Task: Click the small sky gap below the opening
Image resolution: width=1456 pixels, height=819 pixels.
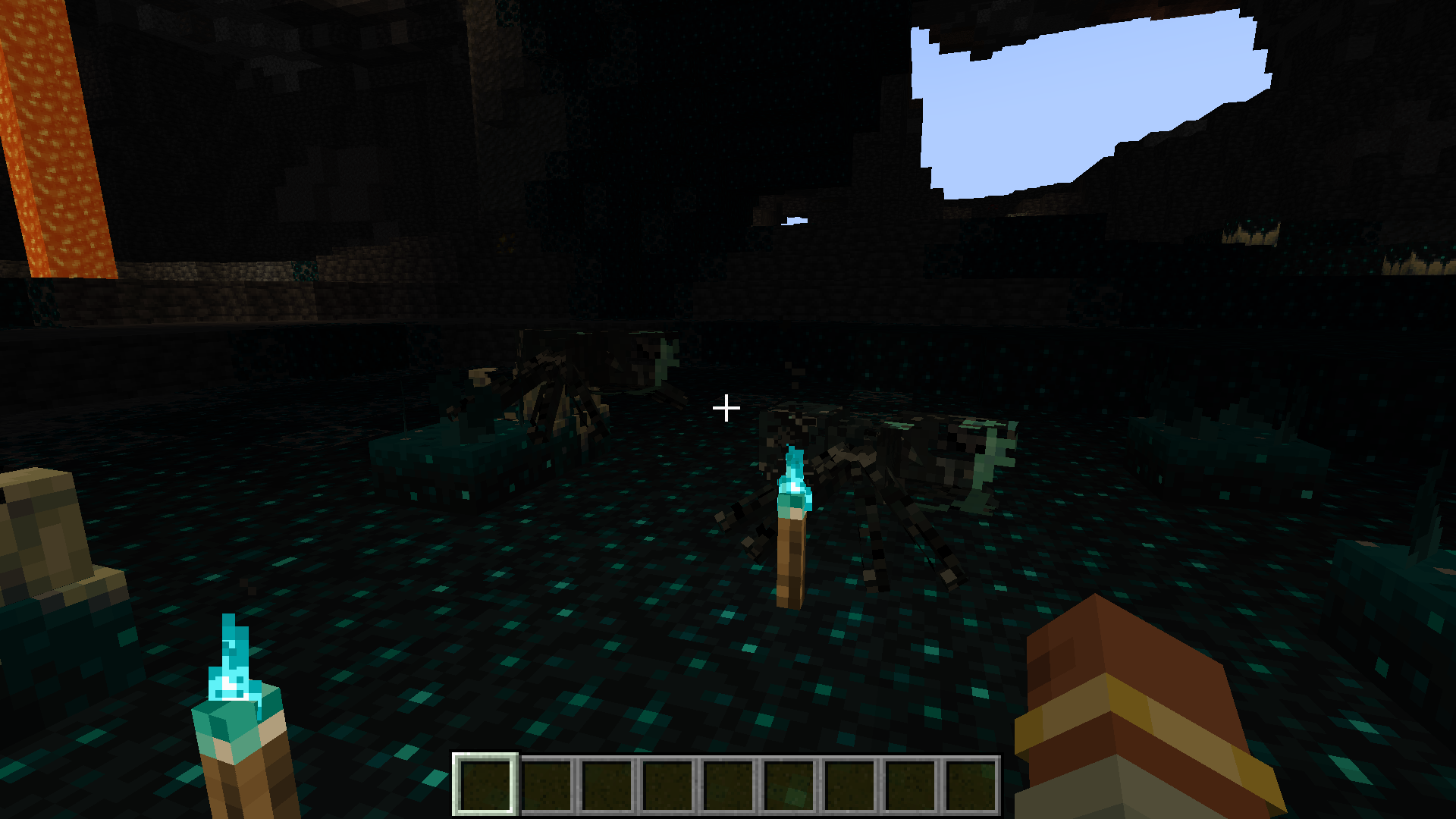Action: click(x=793, y=221)
